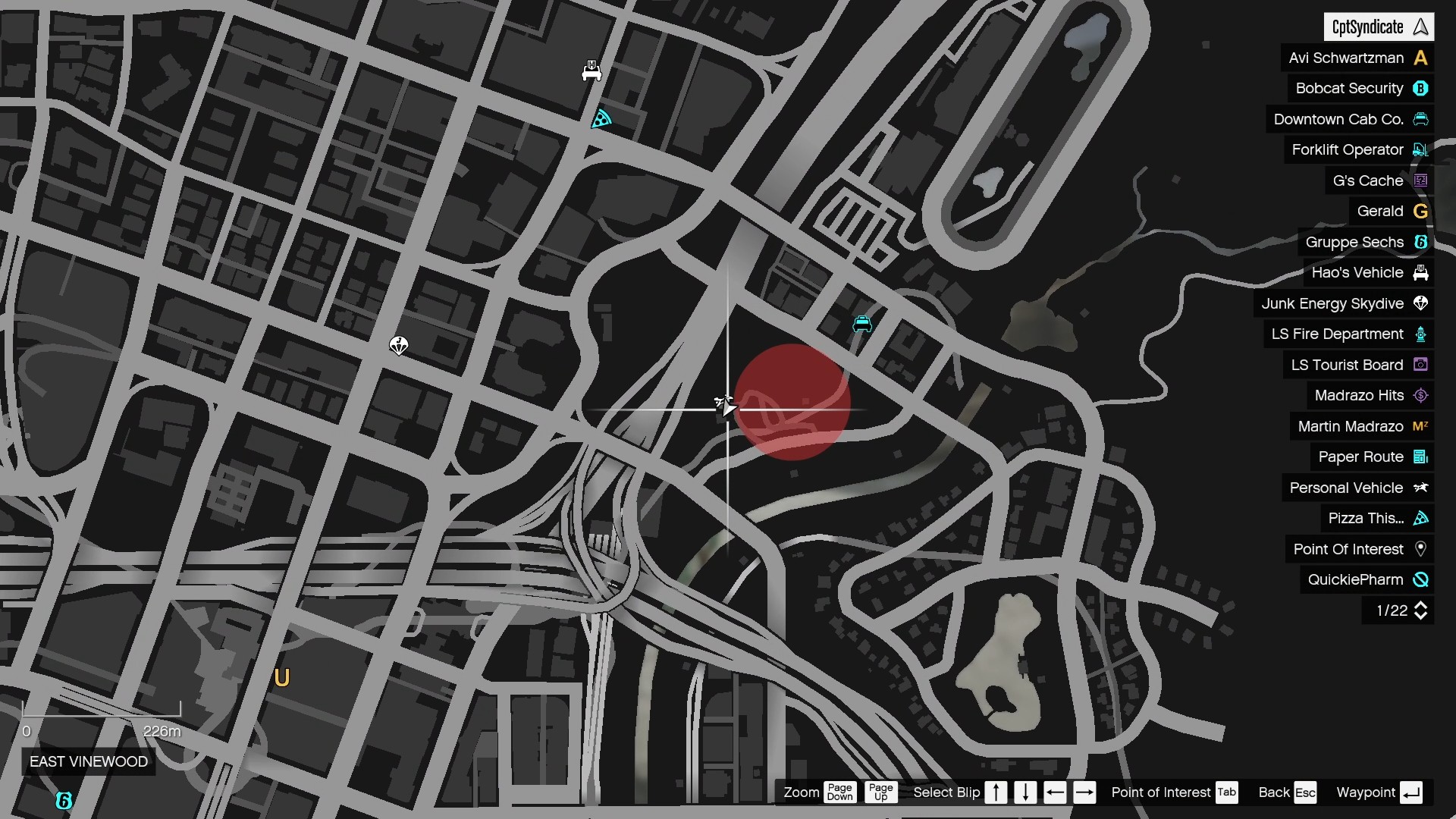Select the LS Fire Department hydrant icon
Image resolution: width=1456 pixels, height=819 pixels.
click(1421, 334)
